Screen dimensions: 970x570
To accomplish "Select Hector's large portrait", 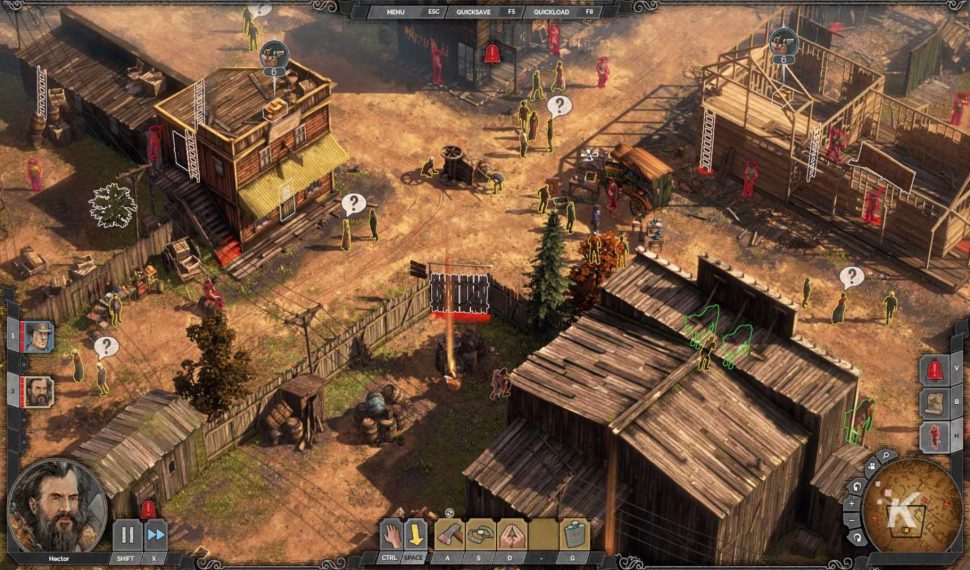I will tap(57, 506).
